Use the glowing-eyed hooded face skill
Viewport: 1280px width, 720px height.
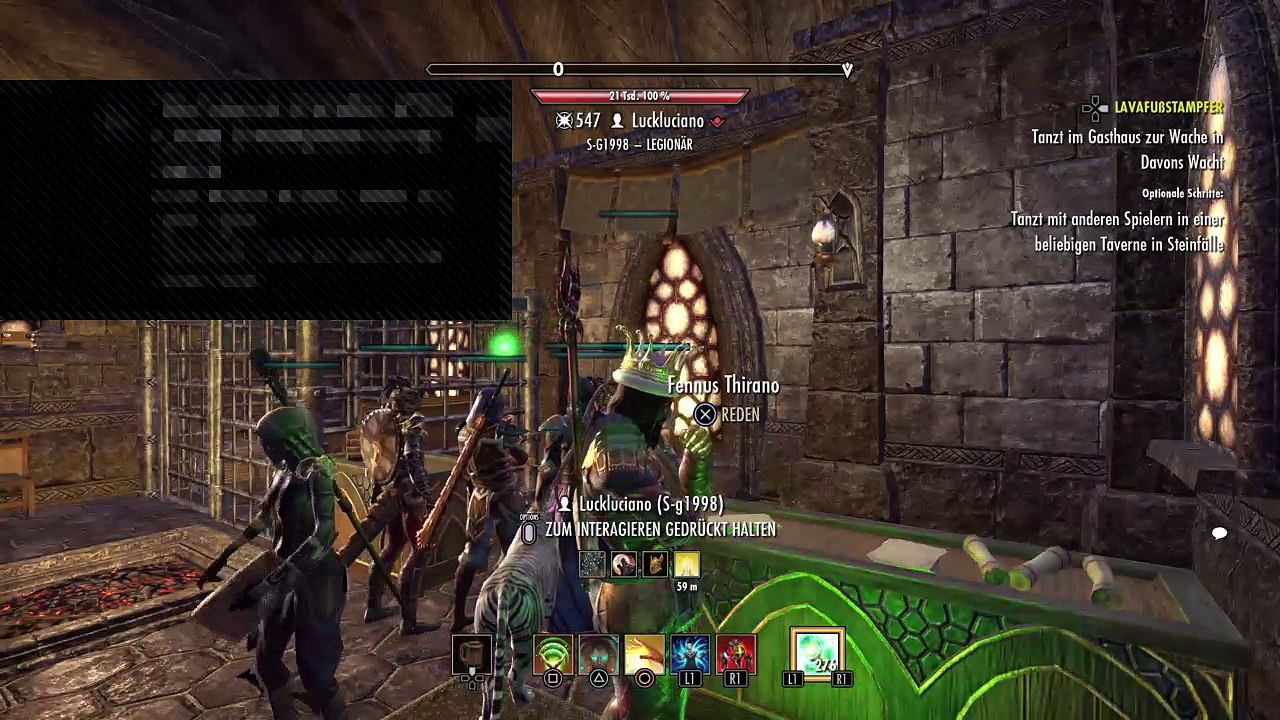tap(598, 654)
